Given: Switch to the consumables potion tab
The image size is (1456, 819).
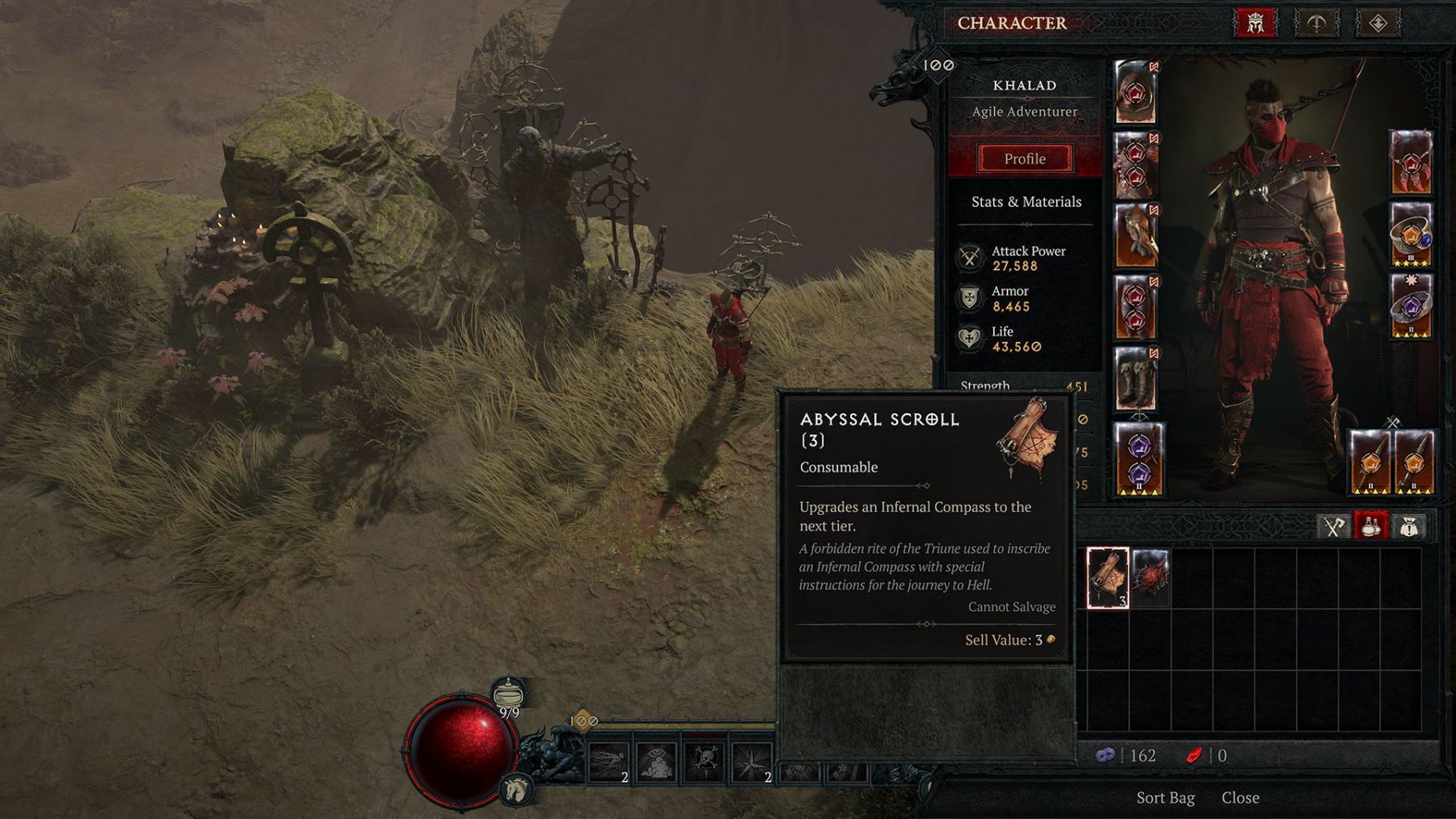Looking at the screenshot, I should [1370, 527].
